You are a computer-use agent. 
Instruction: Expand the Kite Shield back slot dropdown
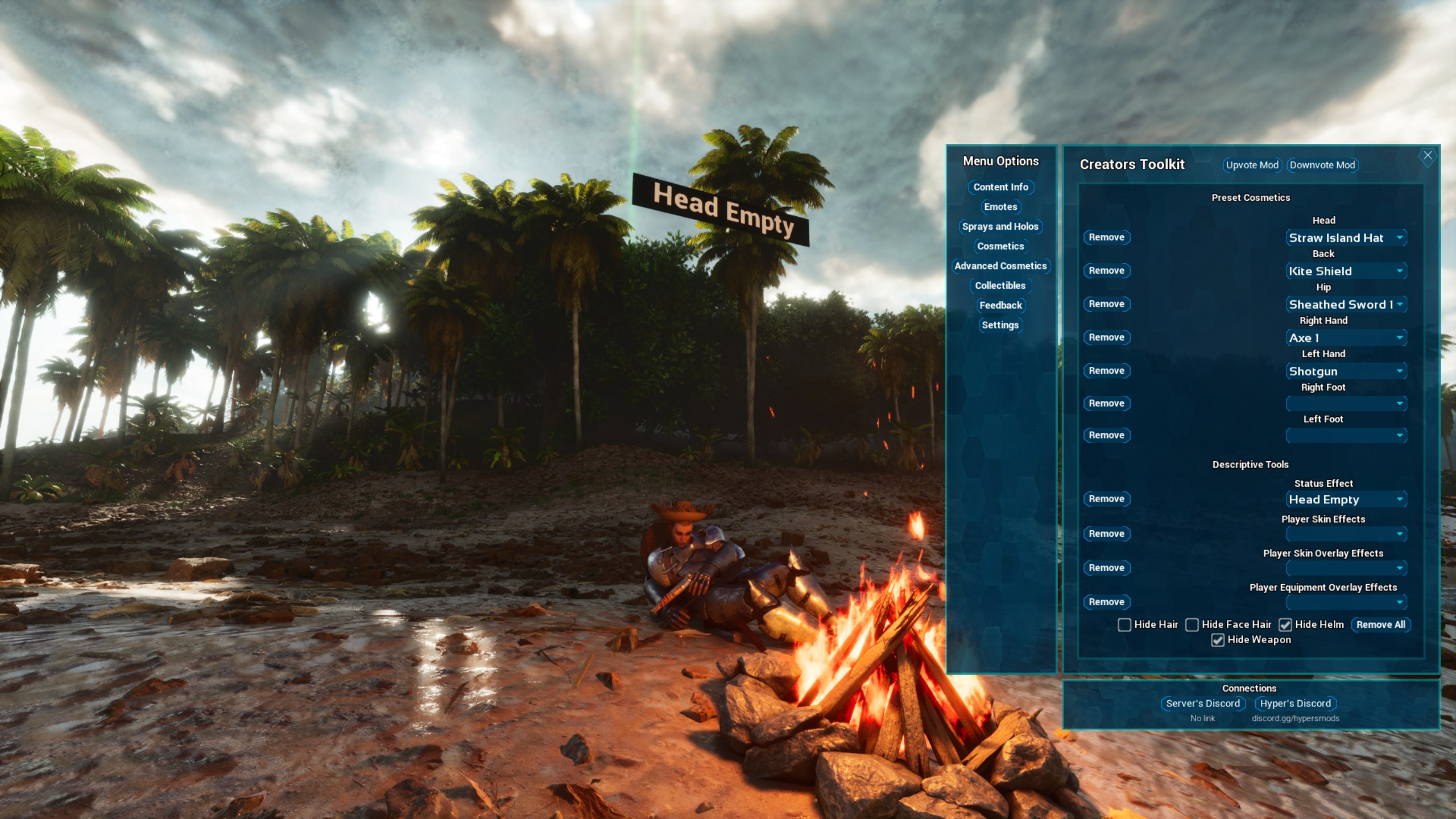coord(1346,271)
